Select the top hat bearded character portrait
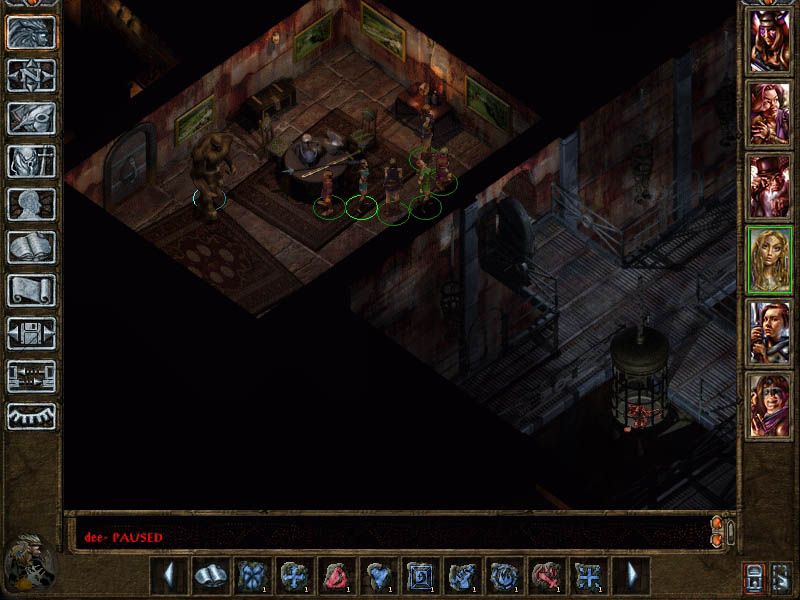 769,187
